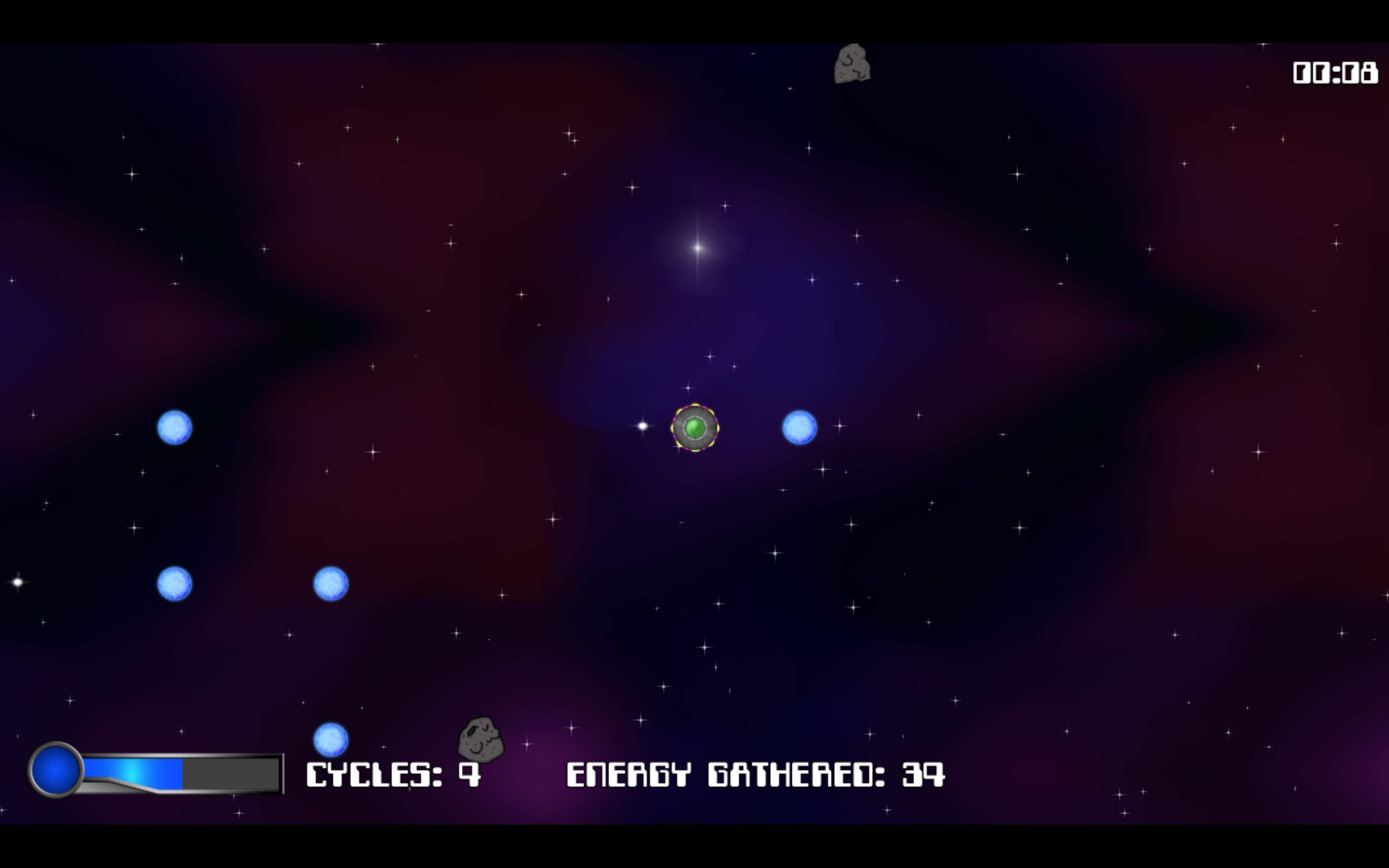Click the 00:08 timer display
Screen dimensions: 1389x868
(1335, 72)
